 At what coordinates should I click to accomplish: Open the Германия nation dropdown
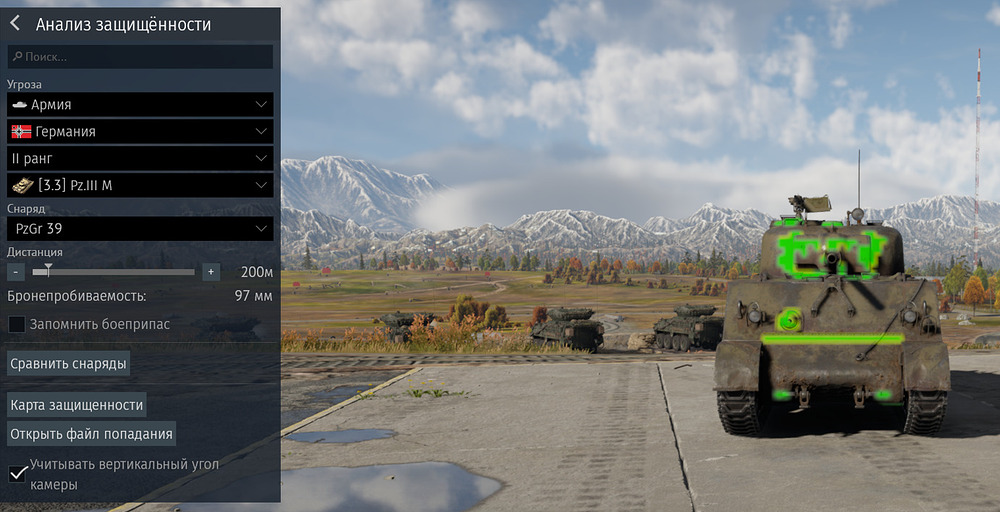(x=140, y=131)
